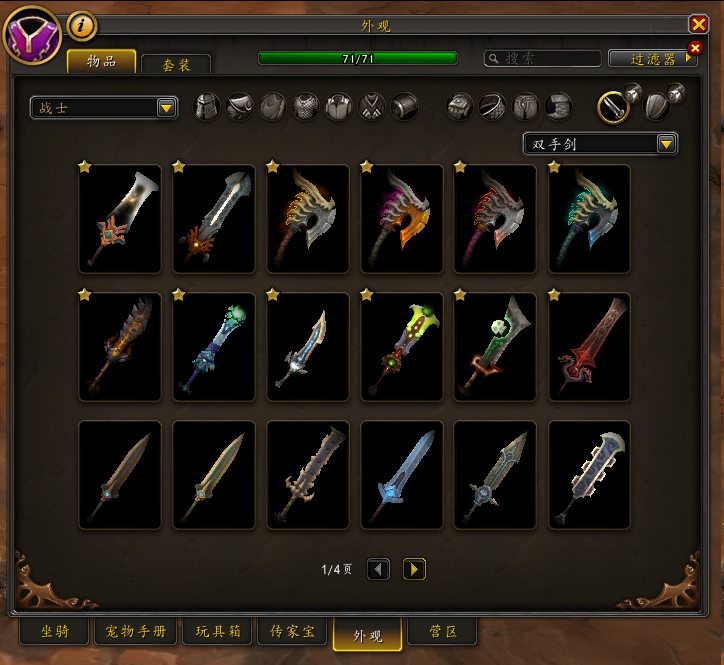The width and height of the screenshot is (724, 665).
Task: Close the 外观 appearances window
Action: pos(698,25)
